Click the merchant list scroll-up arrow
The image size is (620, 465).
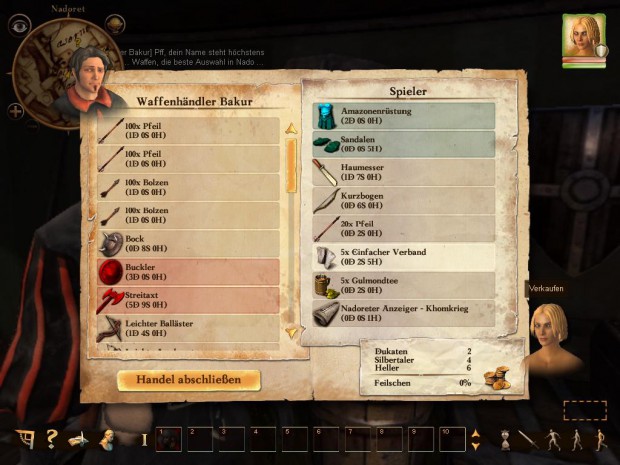click(292, 128)
